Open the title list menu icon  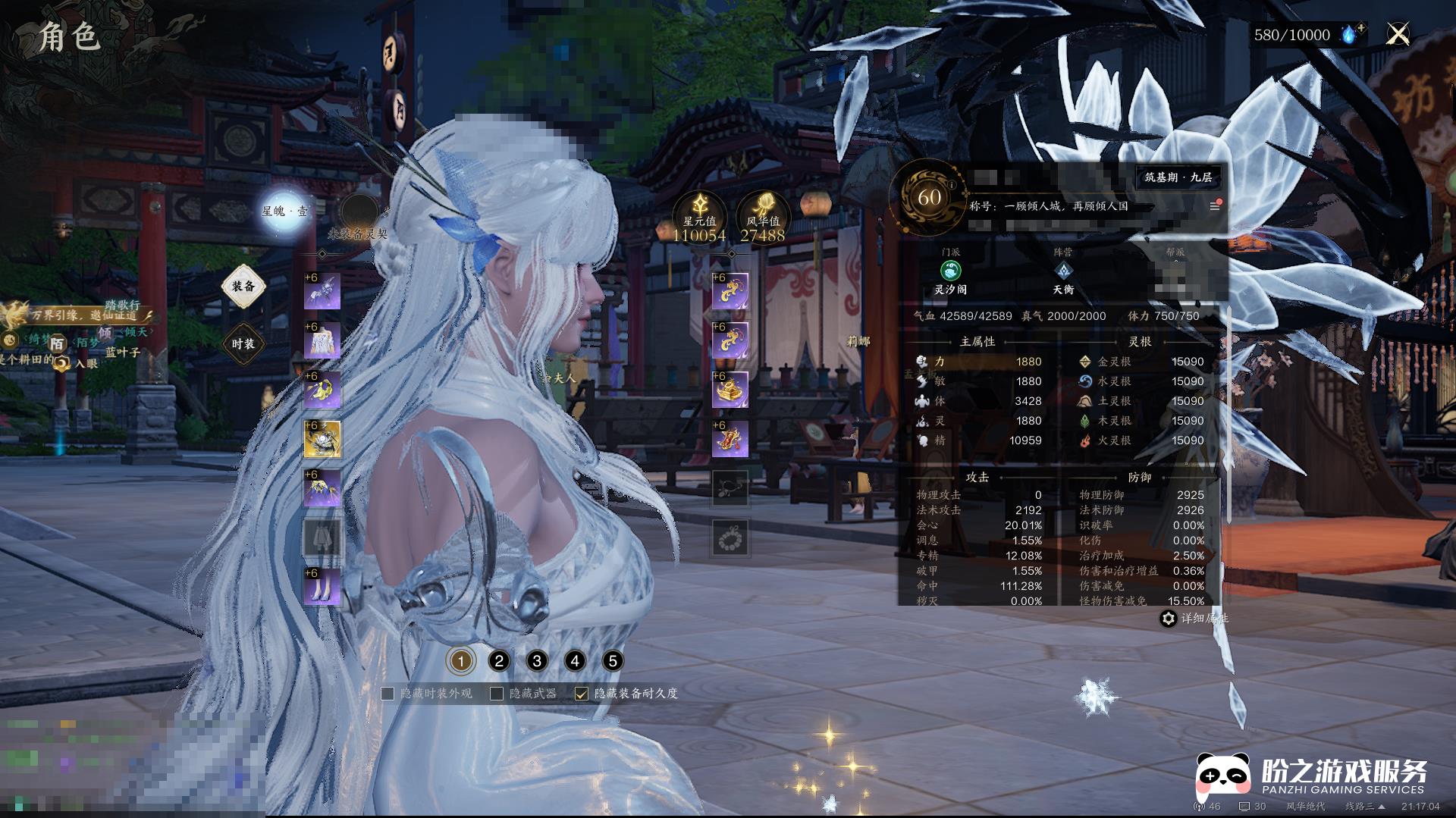pyautogui.click(x=1214, y=206)
